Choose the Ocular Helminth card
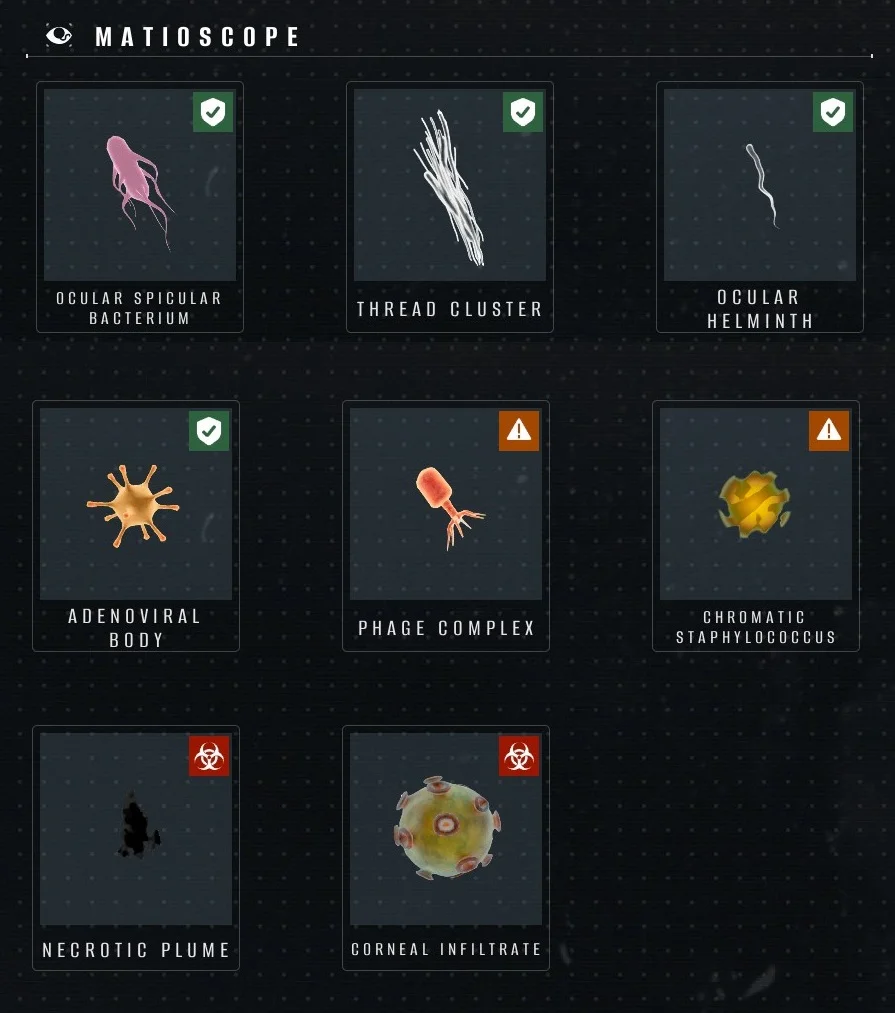This screenshot has width=895, height=1013. [x=760, y=207]
